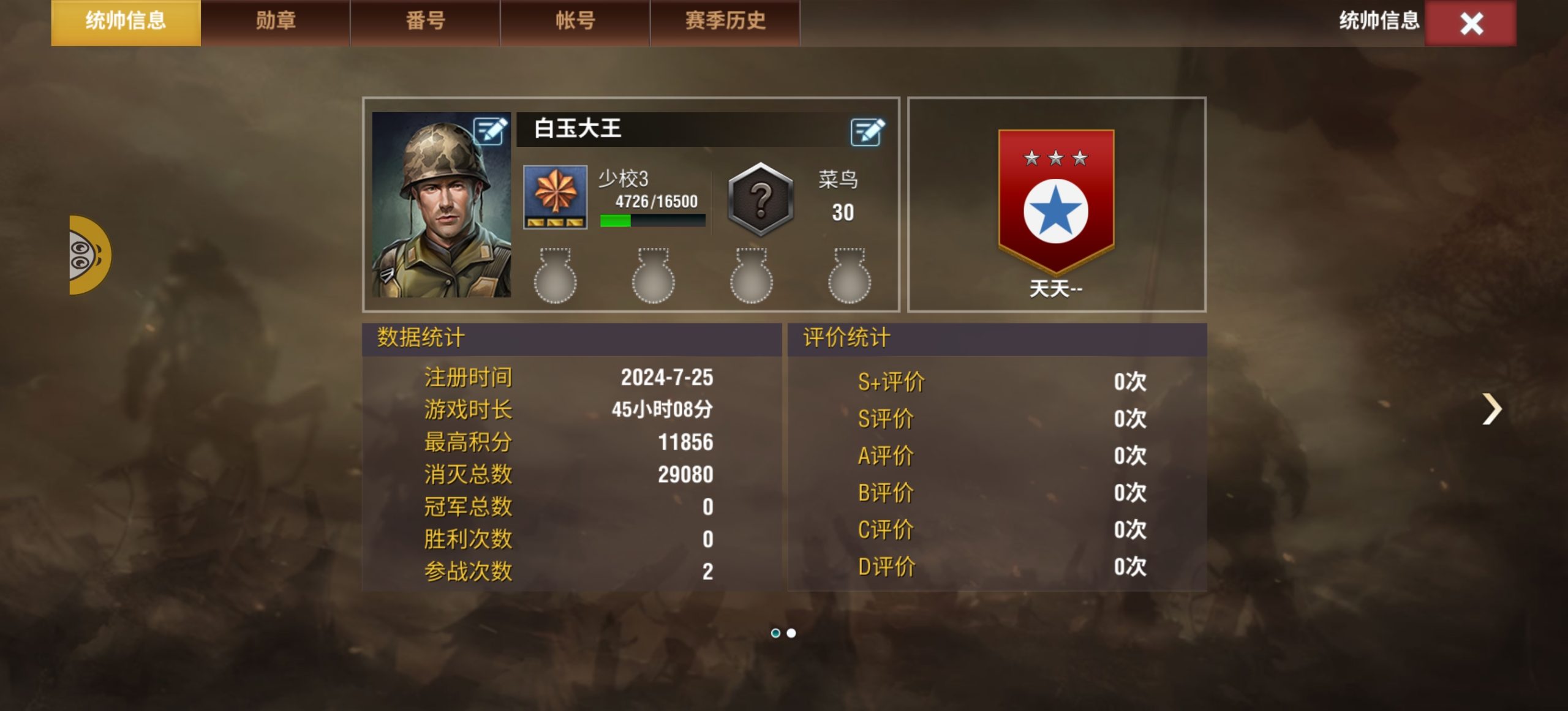1568x711 pixels.
Task: Switch to the 帐号 tab
Action: 575,21
